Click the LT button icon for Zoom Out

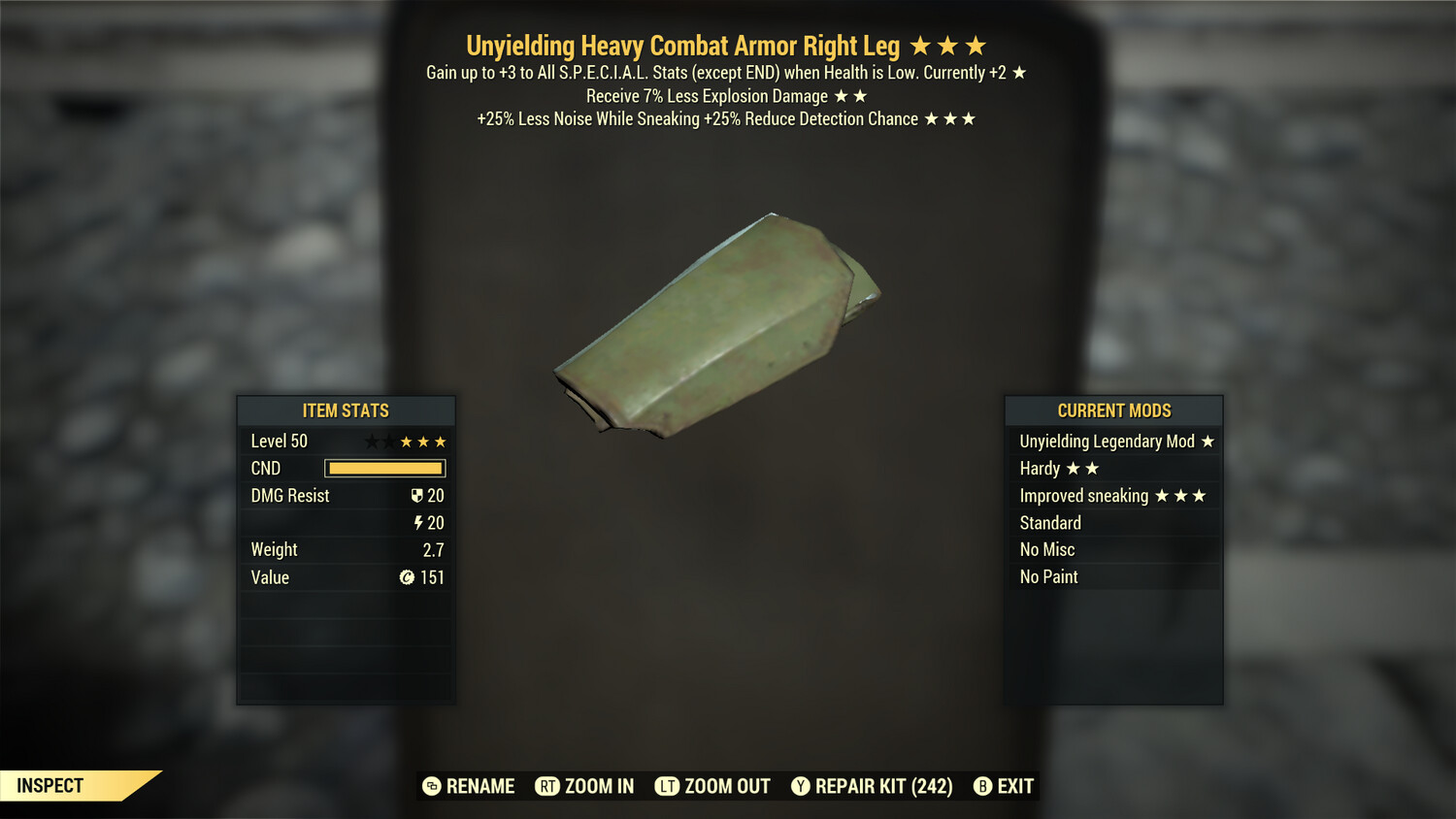click(x=666, y=786)
